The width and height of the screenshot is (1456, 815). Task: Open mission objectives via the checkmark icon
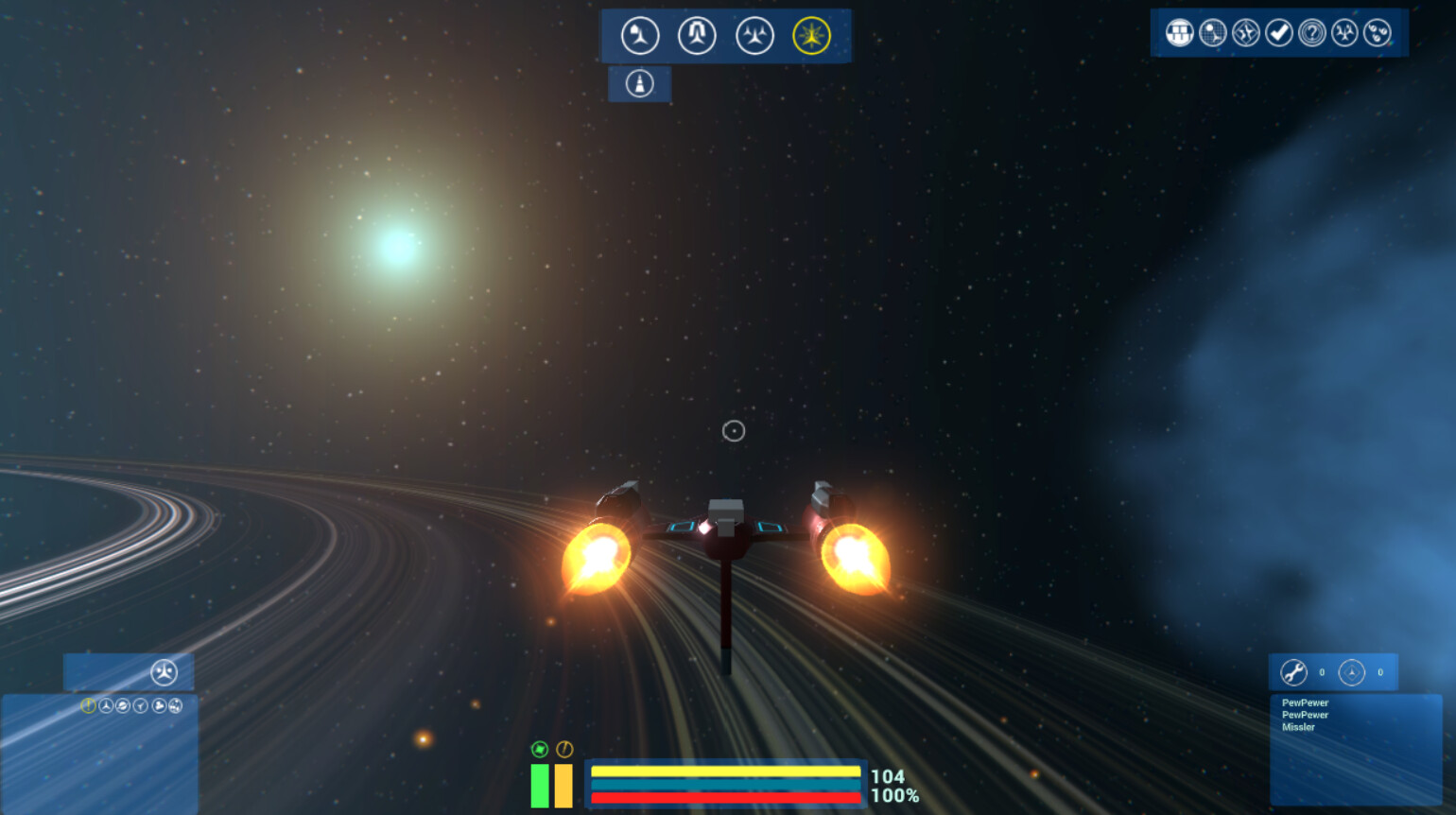click(1277, 33)
